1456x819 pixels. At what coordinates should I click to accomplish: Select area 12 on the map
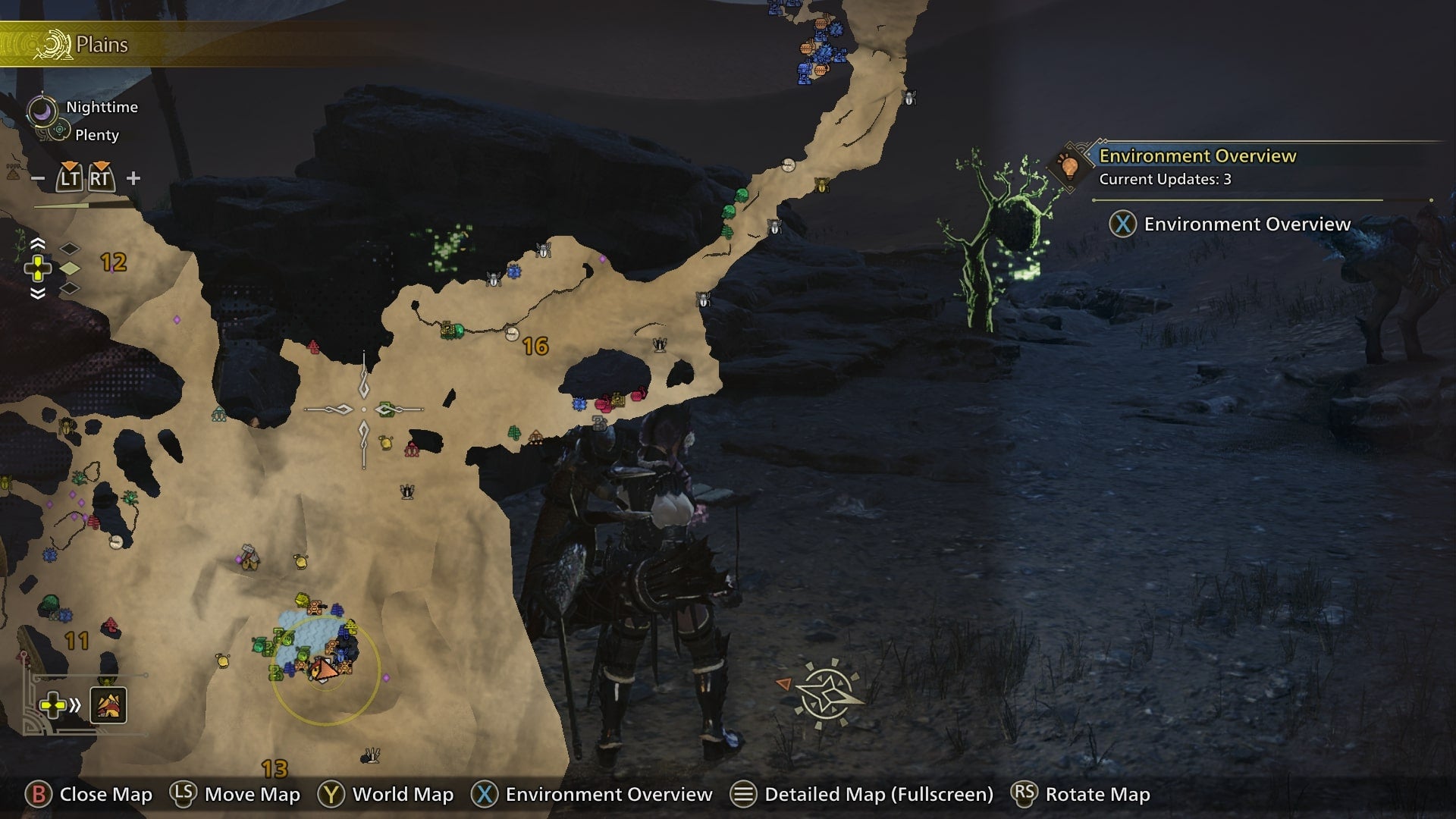click(113, 262)
